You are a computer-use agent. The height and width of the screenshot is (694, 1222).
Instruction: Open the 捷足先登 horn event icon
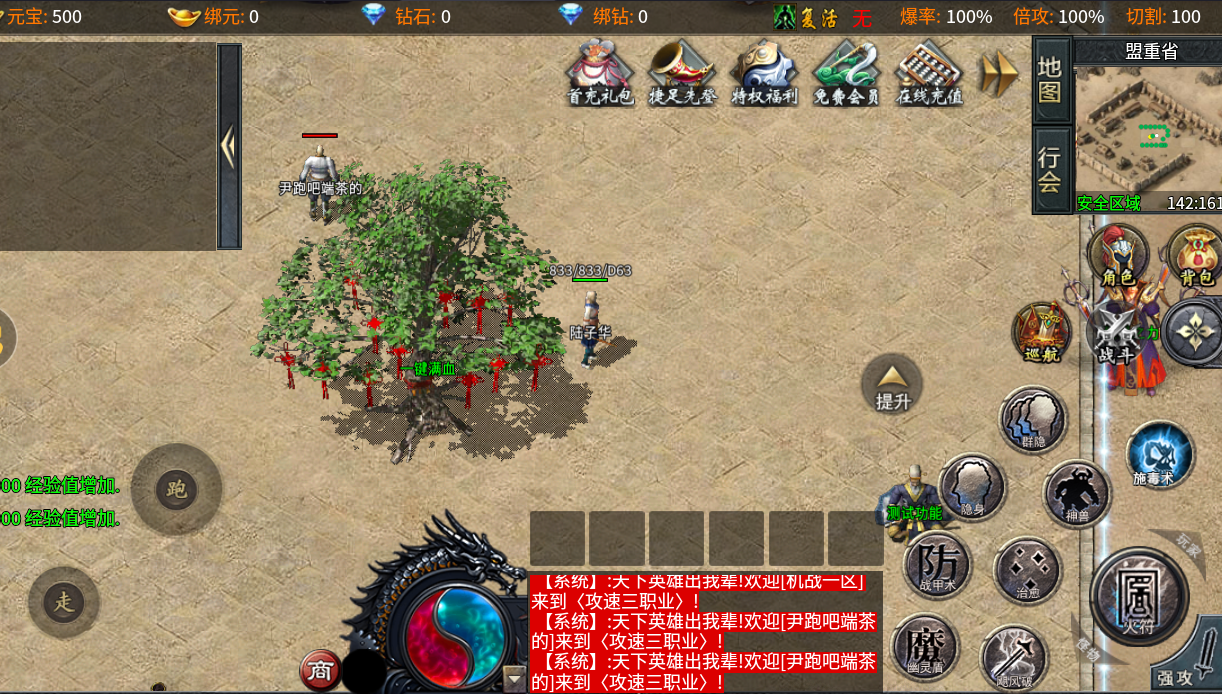[x=682, y=72]
